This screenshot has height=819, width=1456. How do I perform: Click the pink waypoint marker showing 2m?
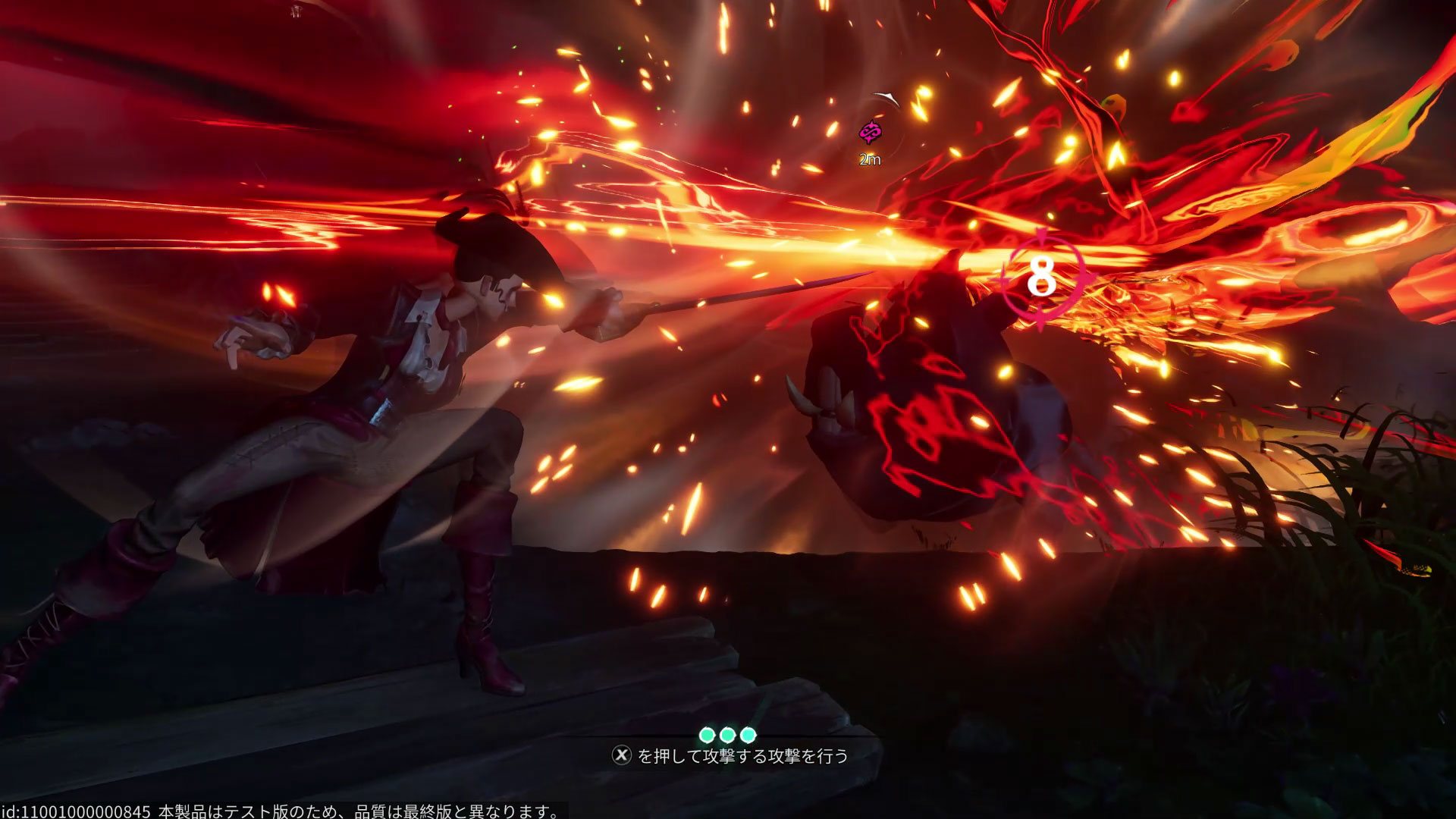pyautogui.click(x=869, y=133)
